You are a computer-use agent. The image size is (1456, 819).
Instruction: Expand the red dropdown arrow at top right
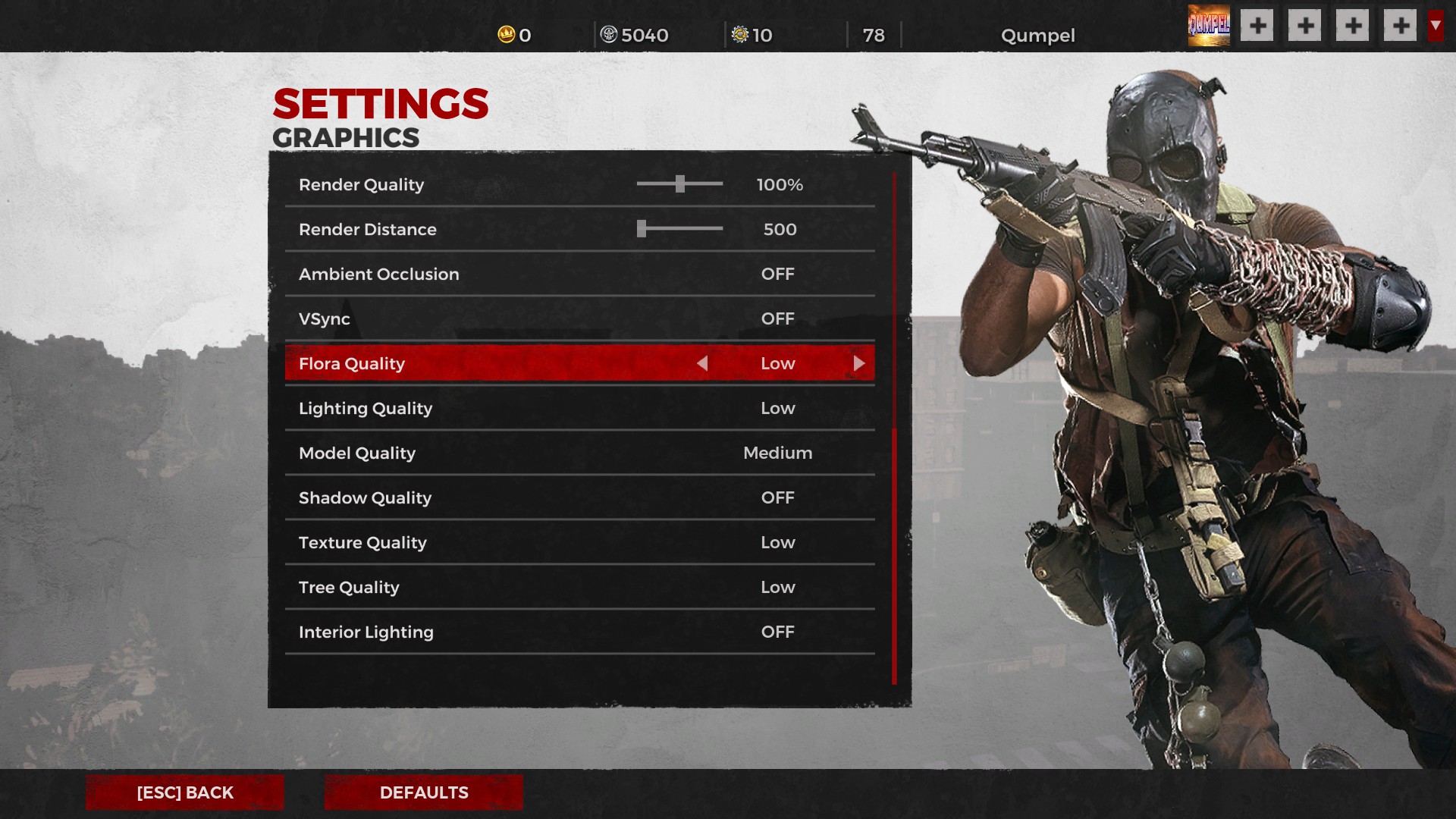point(1436,26)
